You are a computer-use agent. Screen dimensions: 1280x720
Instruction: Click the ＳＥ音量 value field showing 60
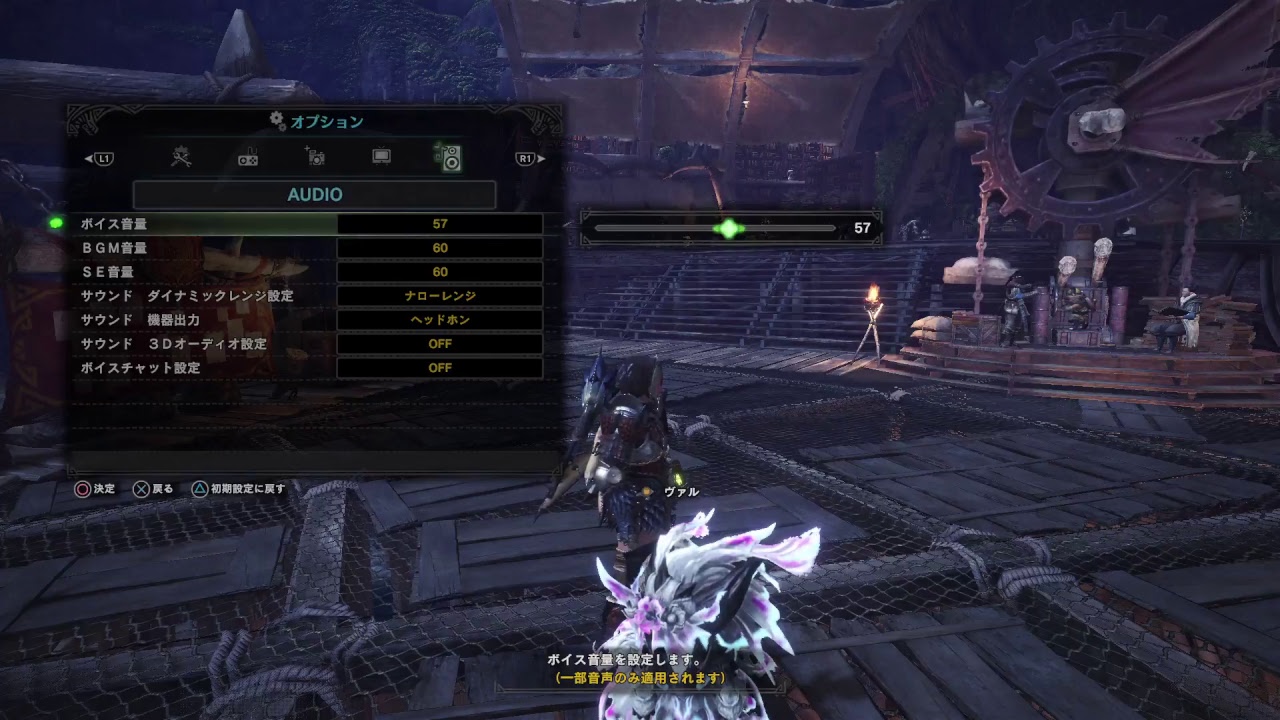pyautogui.click(x=440, y=271)
